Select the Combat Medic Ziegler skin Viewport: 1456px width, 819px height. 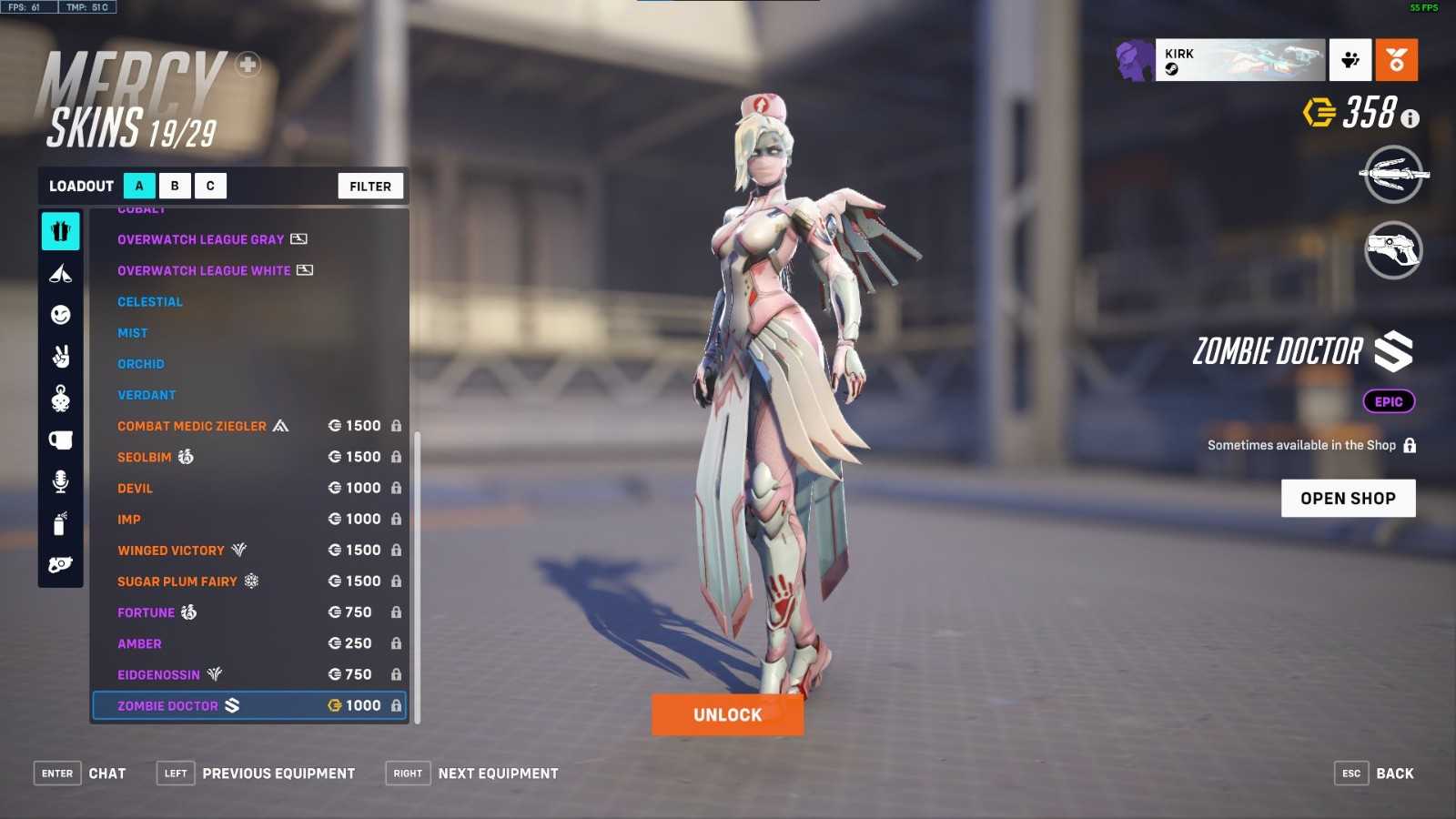192,426
